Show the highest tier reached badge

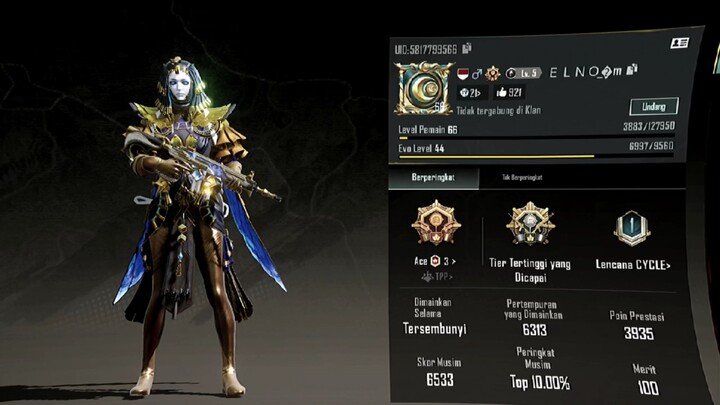click(x=530, y=224)
